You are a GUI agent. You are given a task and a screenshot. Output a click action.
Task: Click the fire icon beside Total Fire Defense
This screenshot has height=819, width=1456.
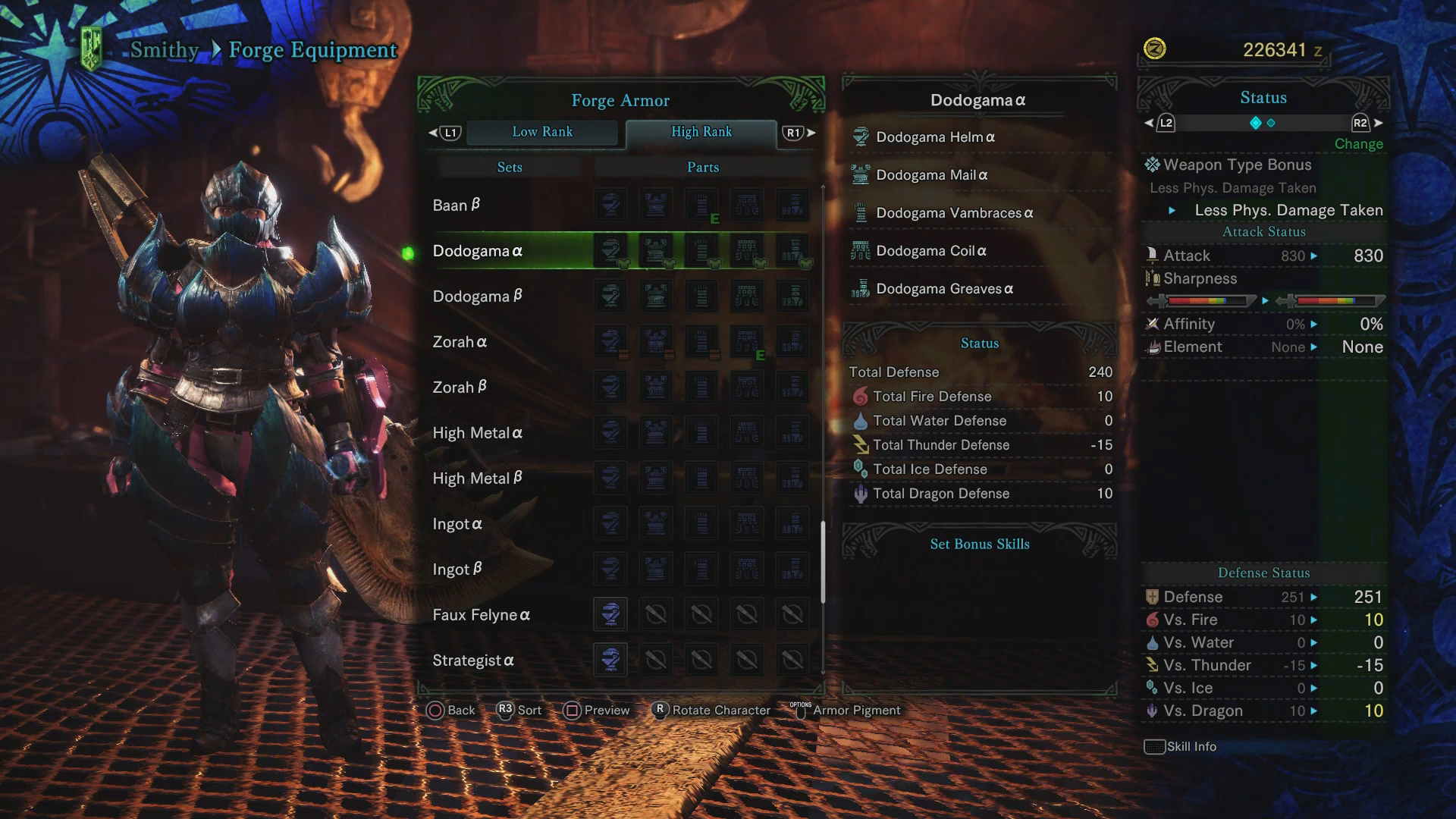861,396
